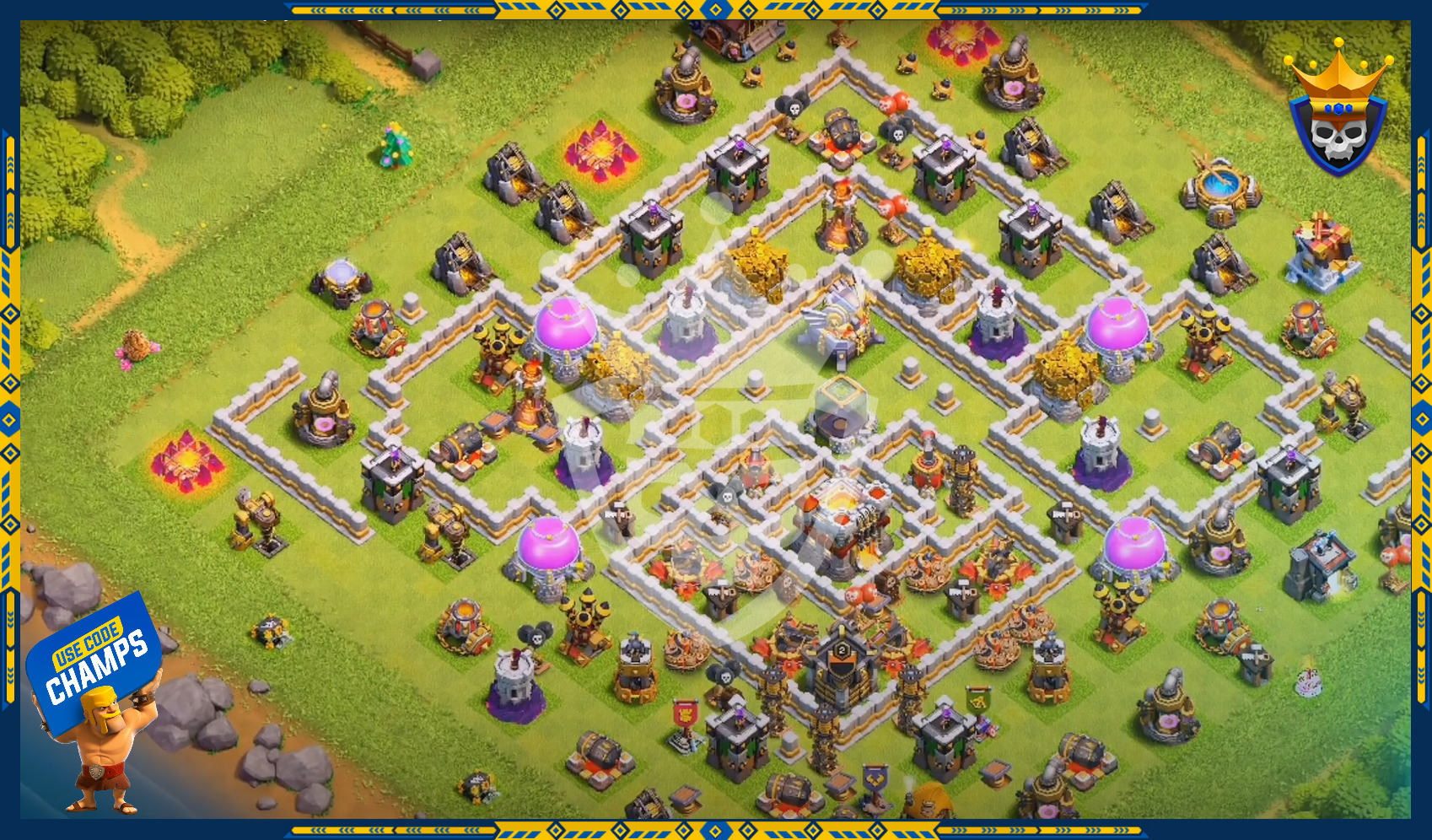The image size is (1432, 840).
Task: Click the Use Code CHAMPS banner
Action: [x=94, y=662]
